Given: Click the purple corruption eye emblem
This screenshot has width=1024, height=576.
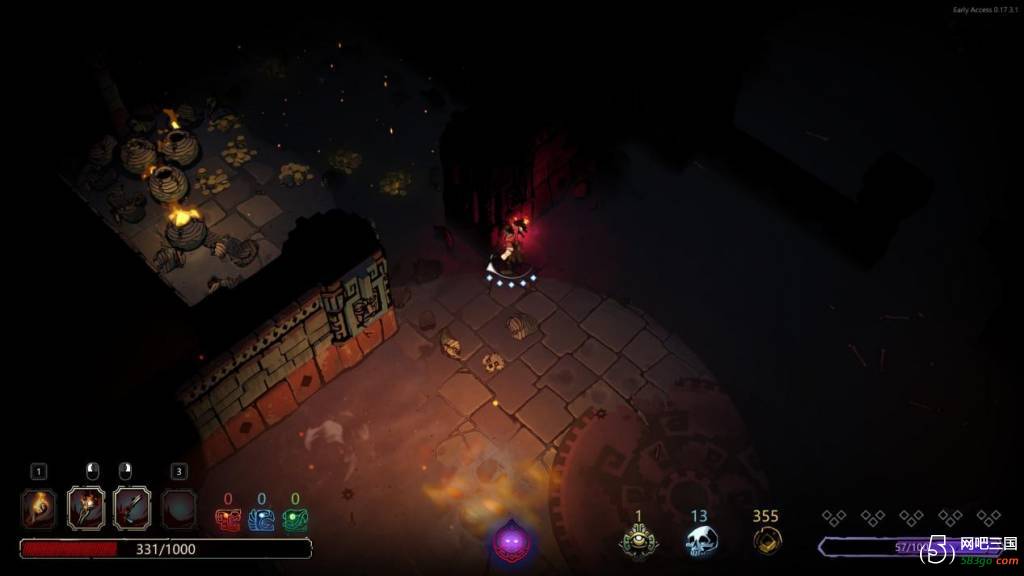Looking at the screenshot, I should (x=512, y=541).
